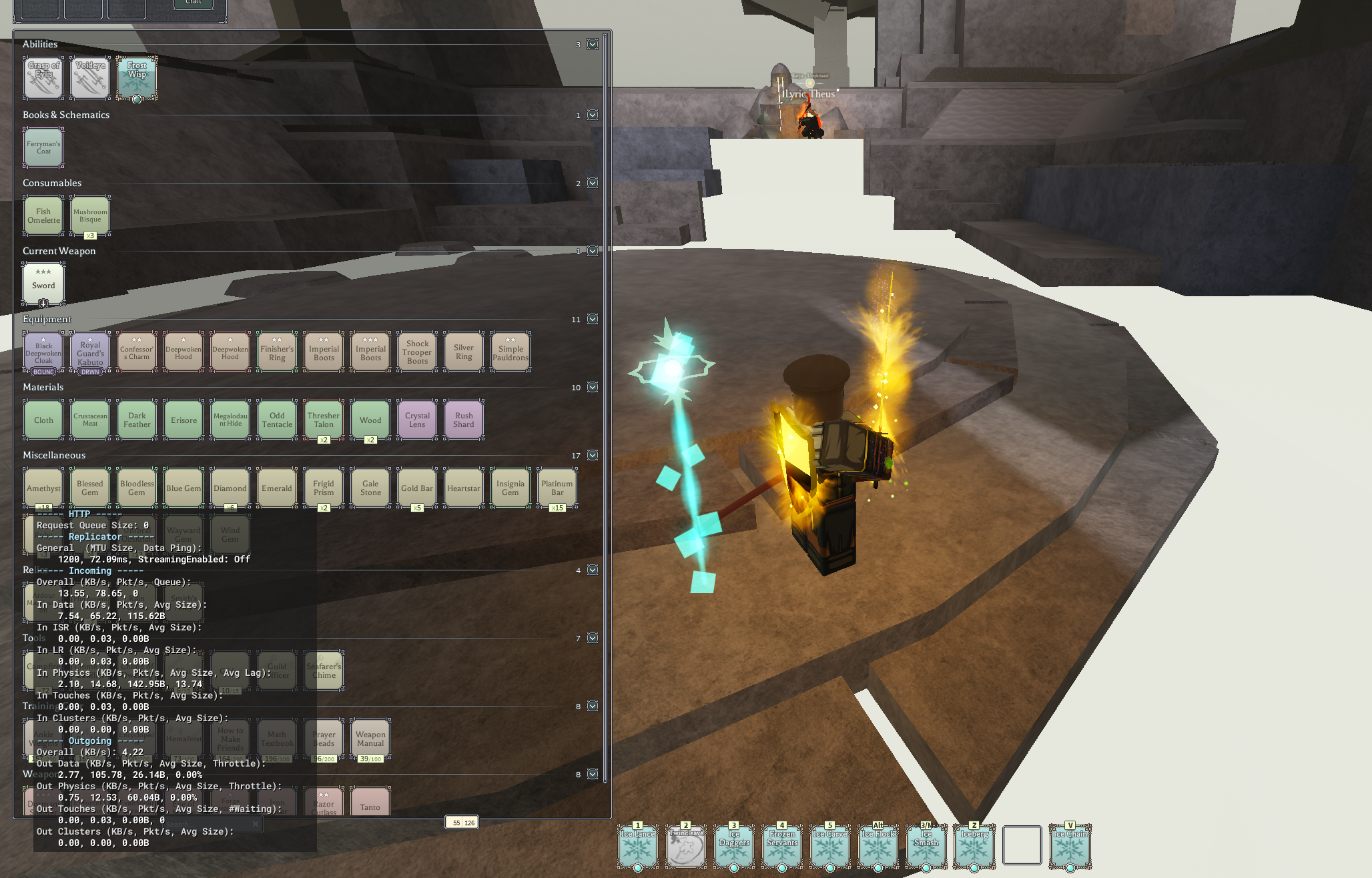Open the Ferryman's Coat schematic
This screenshot has width=1372, height=878.
tap(43, 147)
